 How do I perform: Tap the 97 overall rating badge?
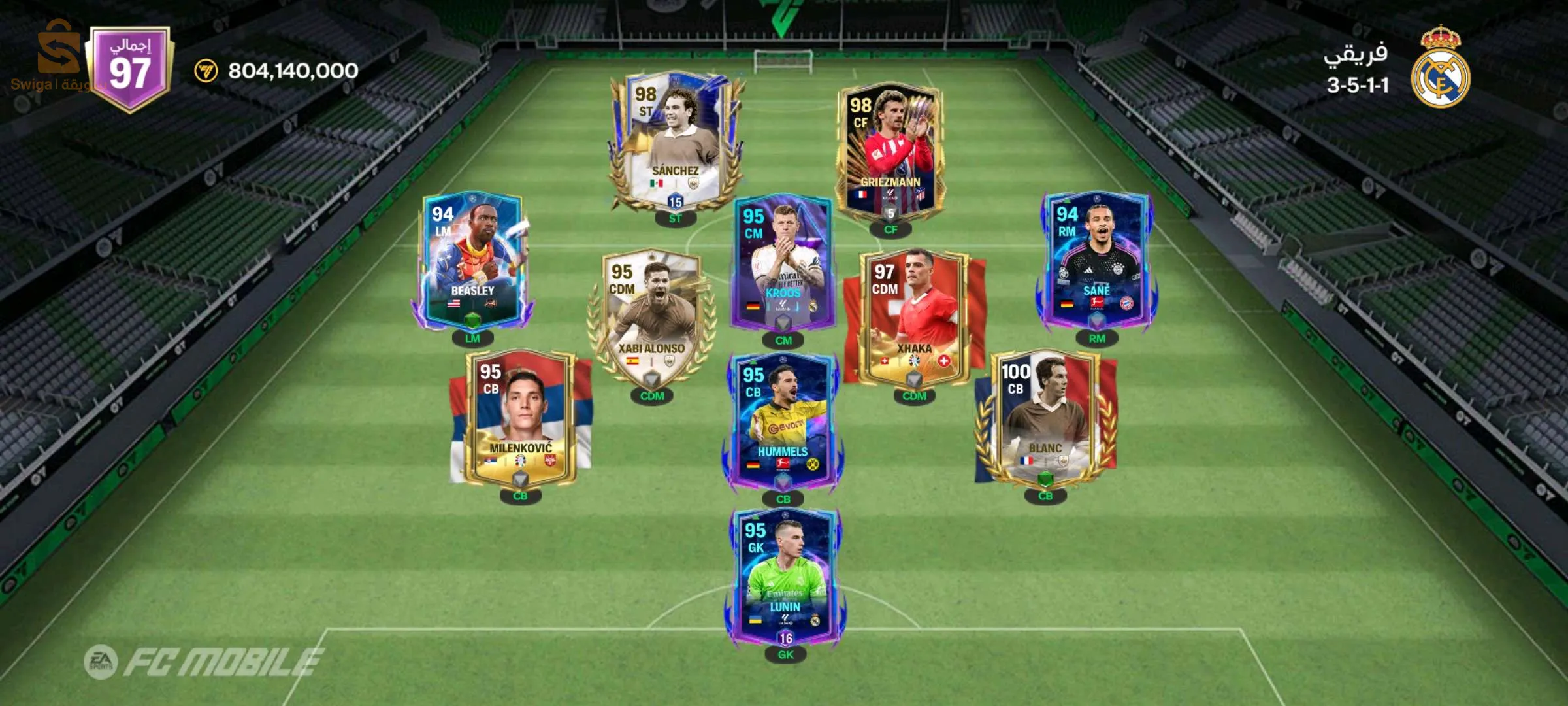click(x=131, y=68)
